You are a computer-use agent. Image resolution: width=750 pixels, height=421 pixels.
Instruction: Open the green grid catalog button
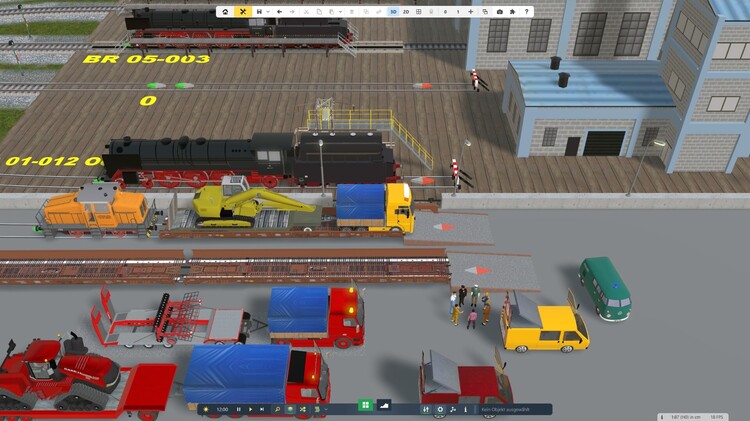point(365,406)
